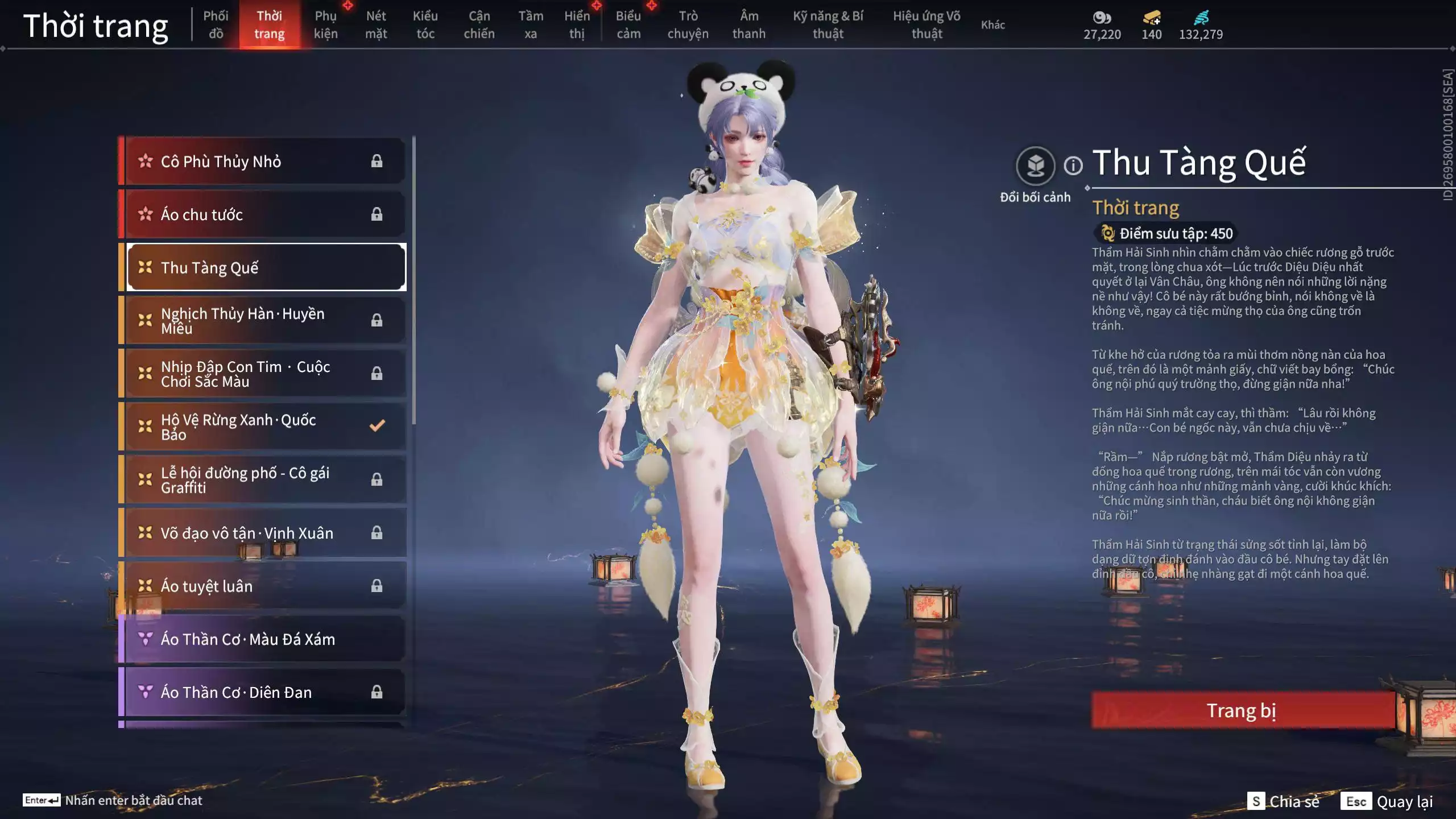The width and height of the screenshot is (1456, 819).
Task: Open the "Hiệu ứng Võ thuật" section
Action: [926, 25]
